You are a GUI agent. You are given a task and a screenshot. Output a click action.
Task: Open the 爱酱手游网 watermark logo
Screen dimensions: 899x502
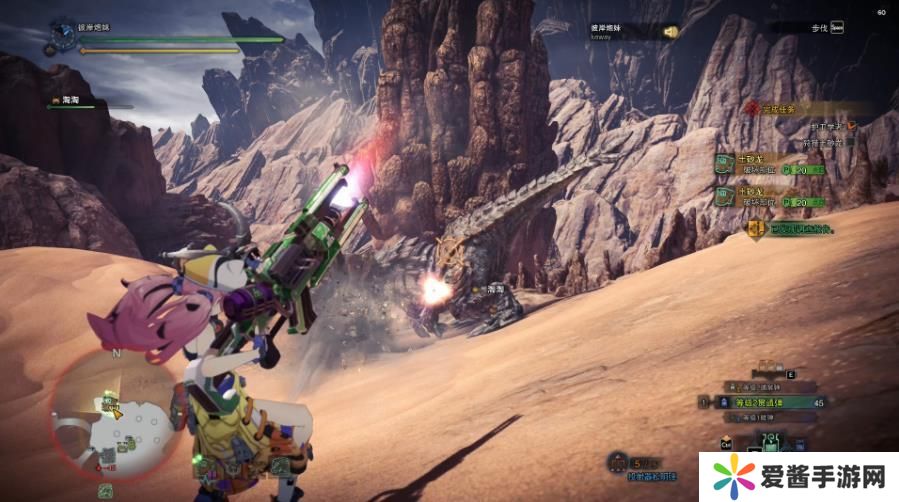797,473
